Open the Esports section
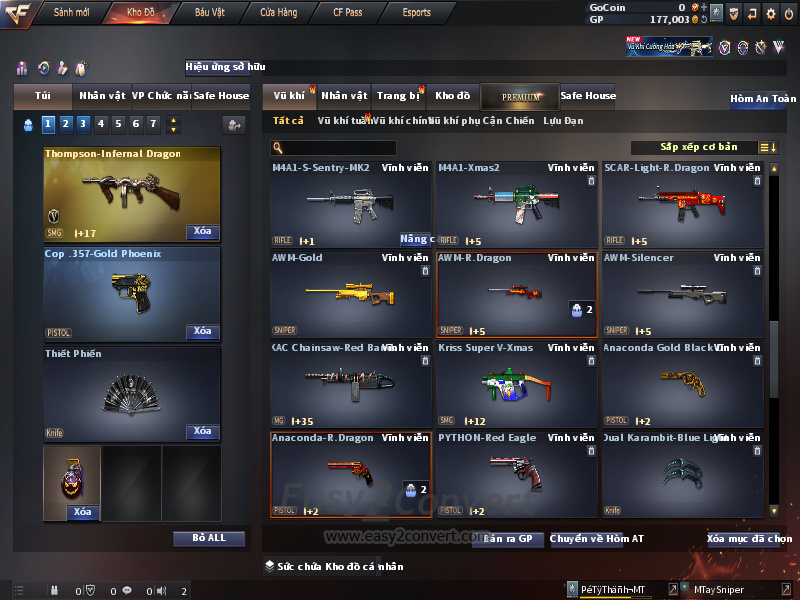The height and width of the screenshot is (600, 800). 416,13
